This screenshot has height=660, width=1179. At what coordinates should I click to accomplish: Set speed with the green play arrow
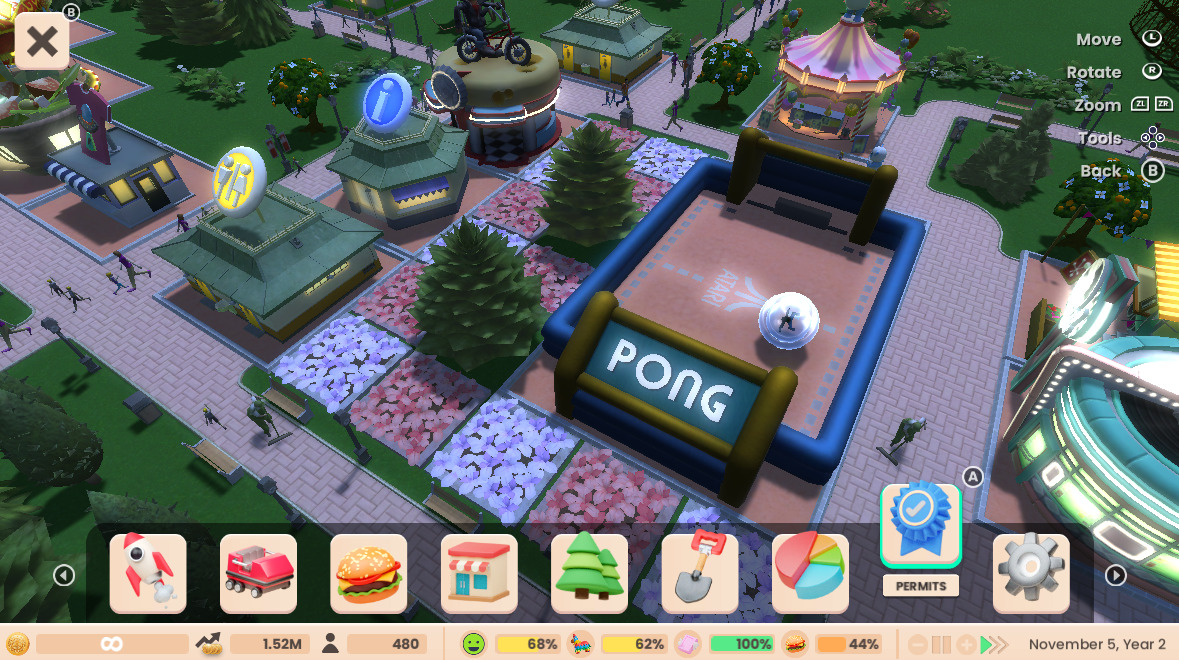click(x=987, y=645)
